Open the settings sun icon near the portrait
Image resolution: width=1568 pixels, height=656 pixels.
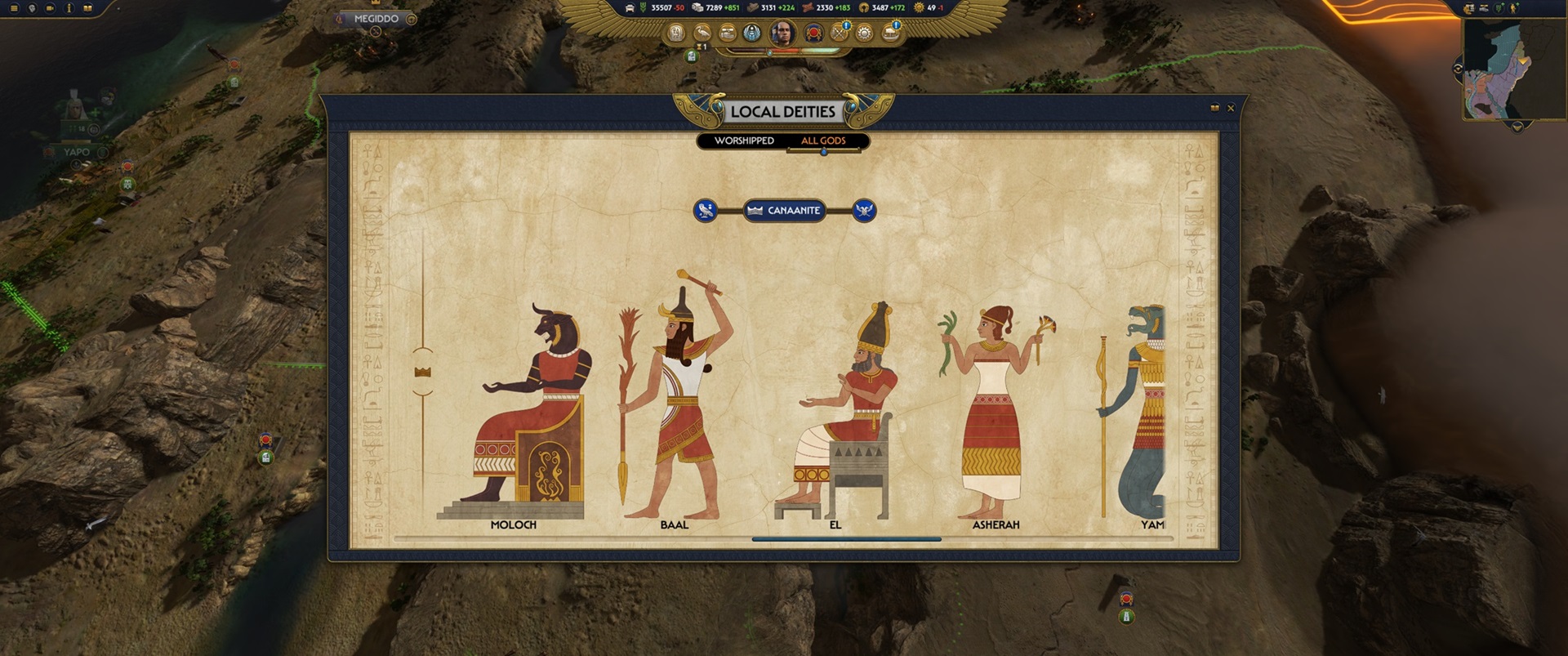(864, 35)
